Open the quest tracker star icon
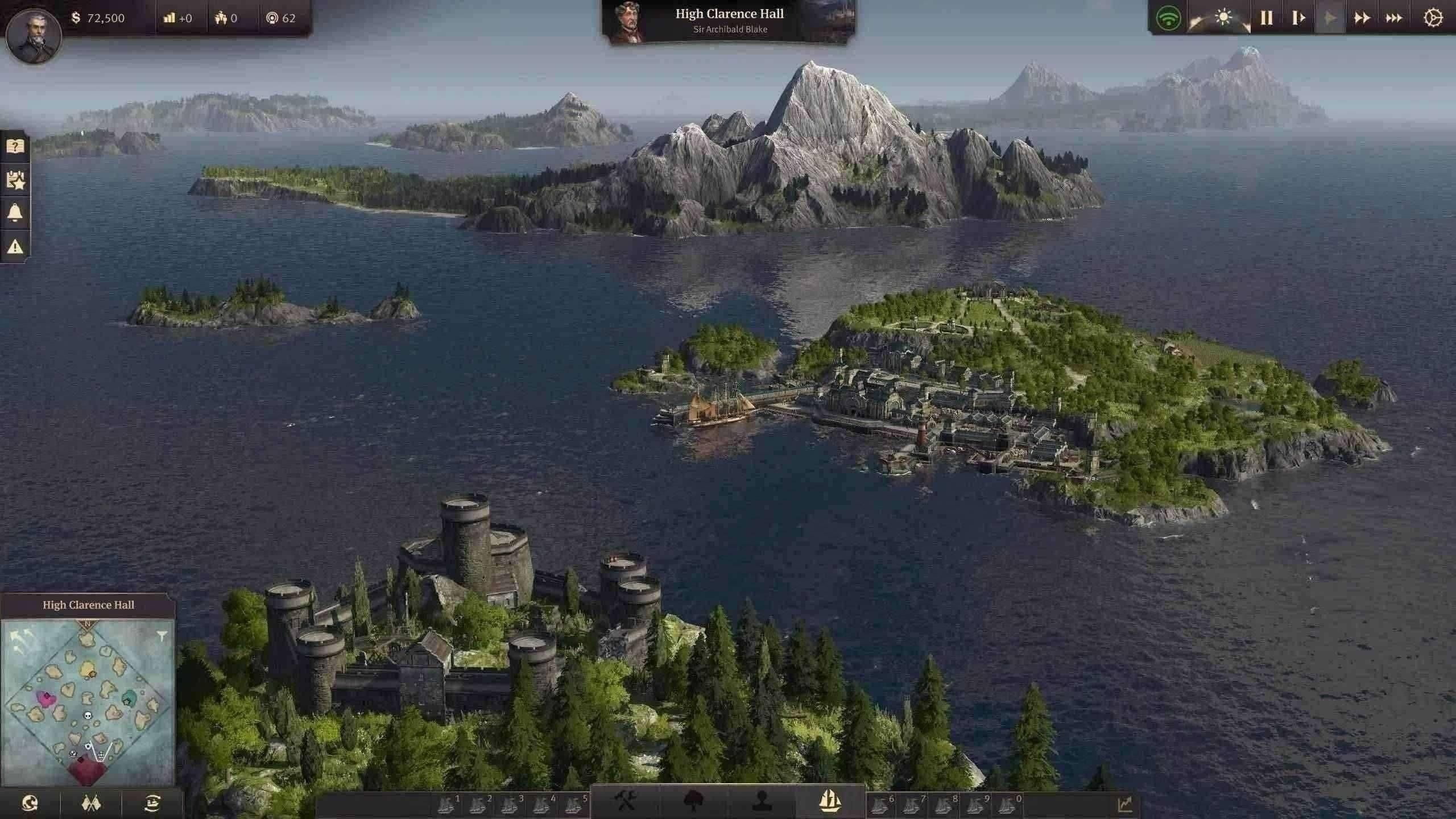Image resolution: width=1456 pixels, height=819 pixels. click(x=15, y=180)
